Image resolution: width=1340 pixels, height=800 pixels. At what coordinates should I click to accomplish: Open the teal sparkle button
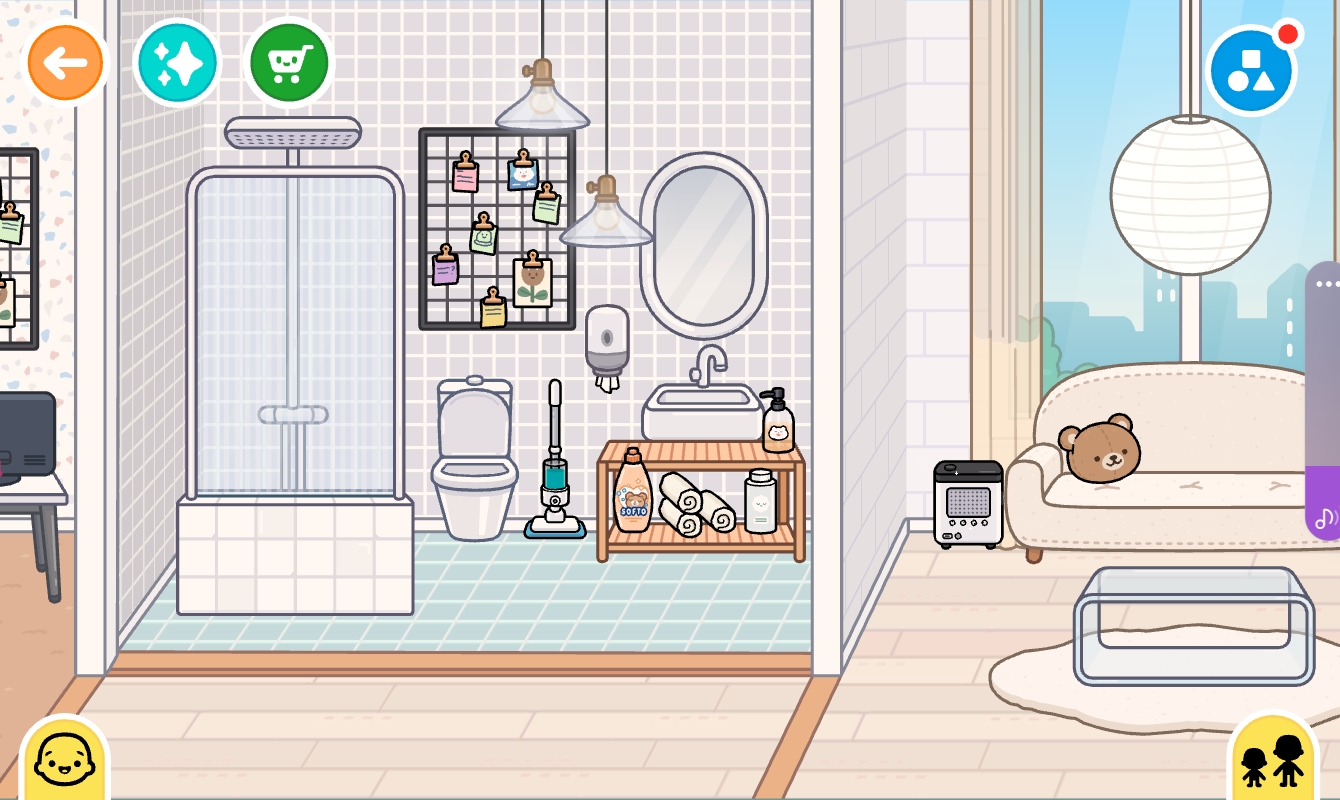tap(177, 63)
